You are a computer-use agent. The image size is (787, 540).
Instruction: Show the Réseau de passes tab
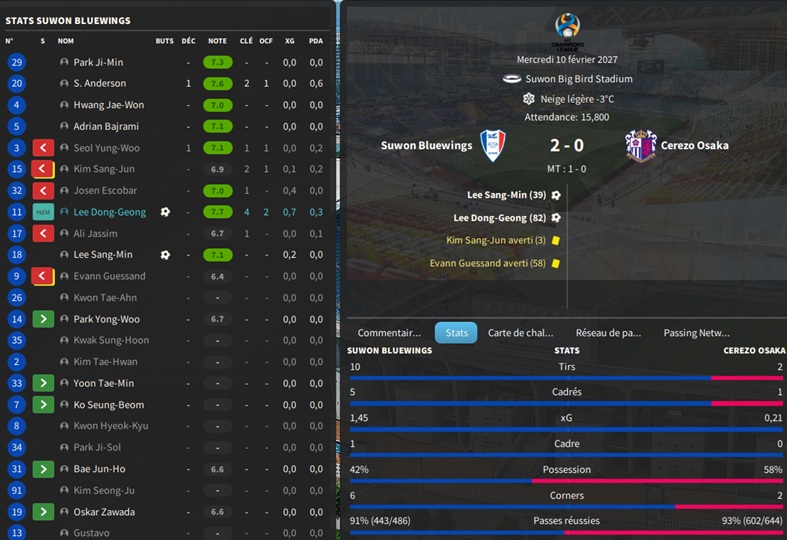[x=609, y=333]
